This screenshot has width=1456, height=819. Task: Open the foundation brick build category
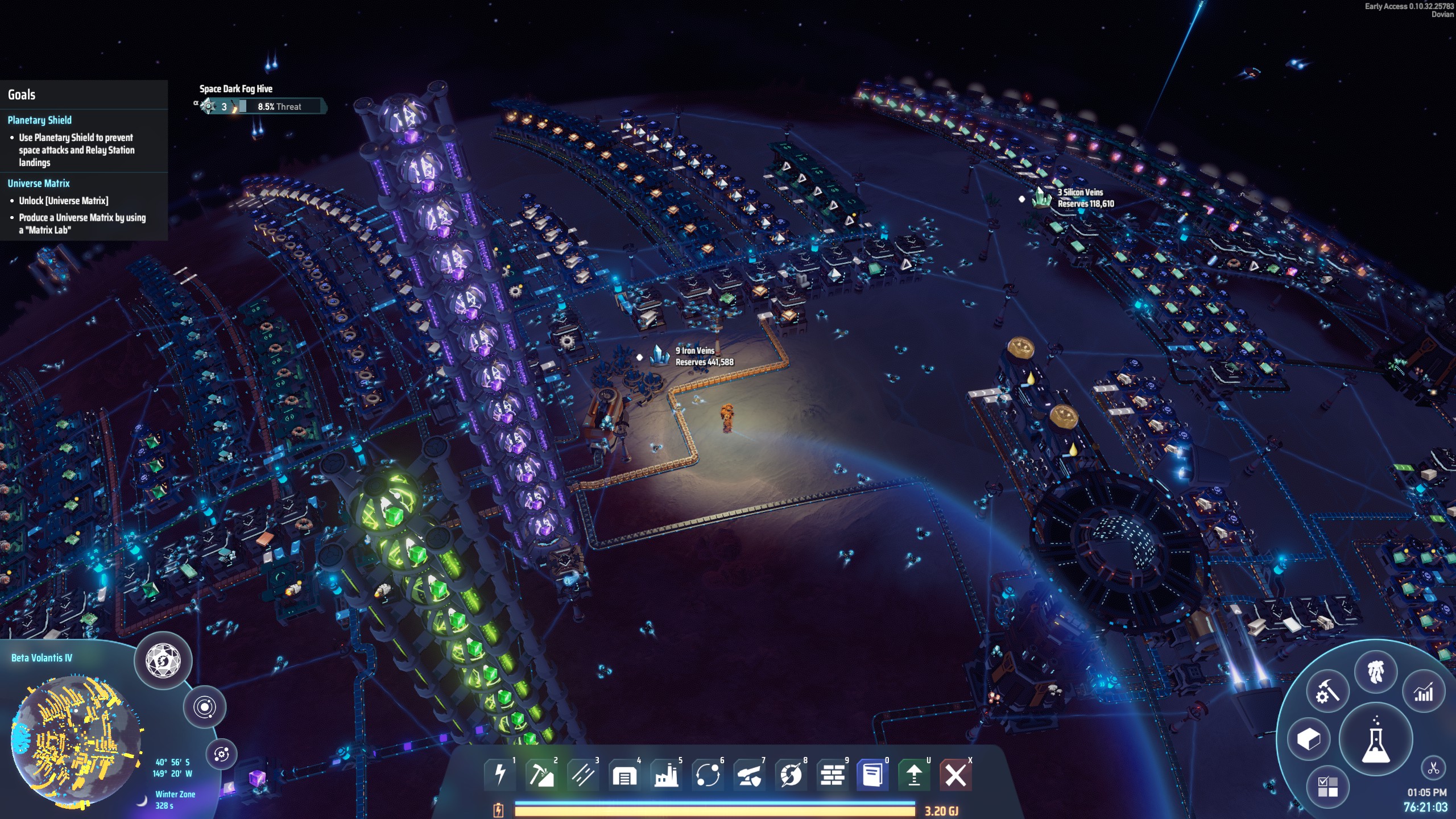click(x=833, y=774)
